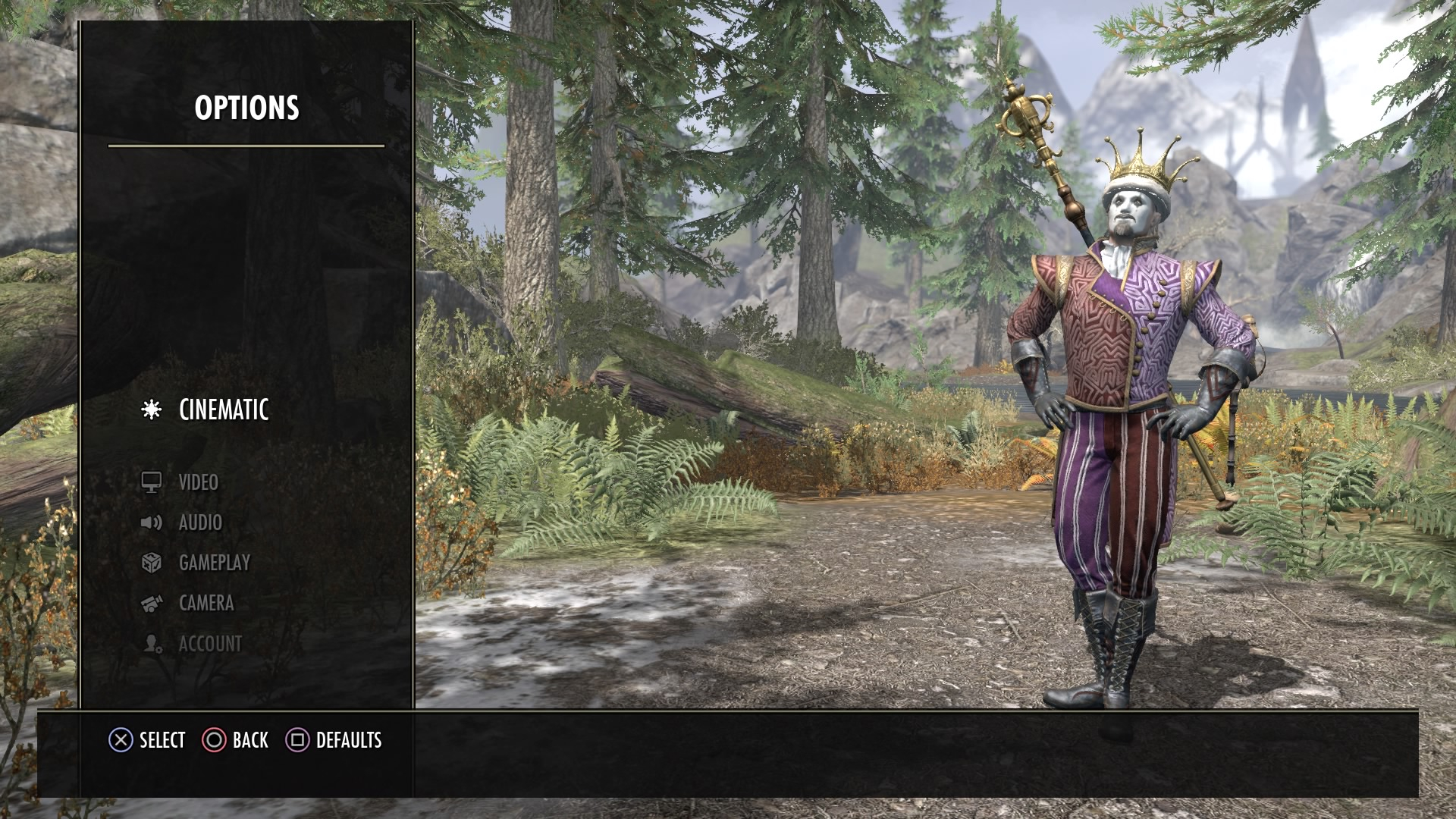The height and width of the screenshot is (819, 1456).
Task: Choose the Gameplay options category
Action: (214, 563)
